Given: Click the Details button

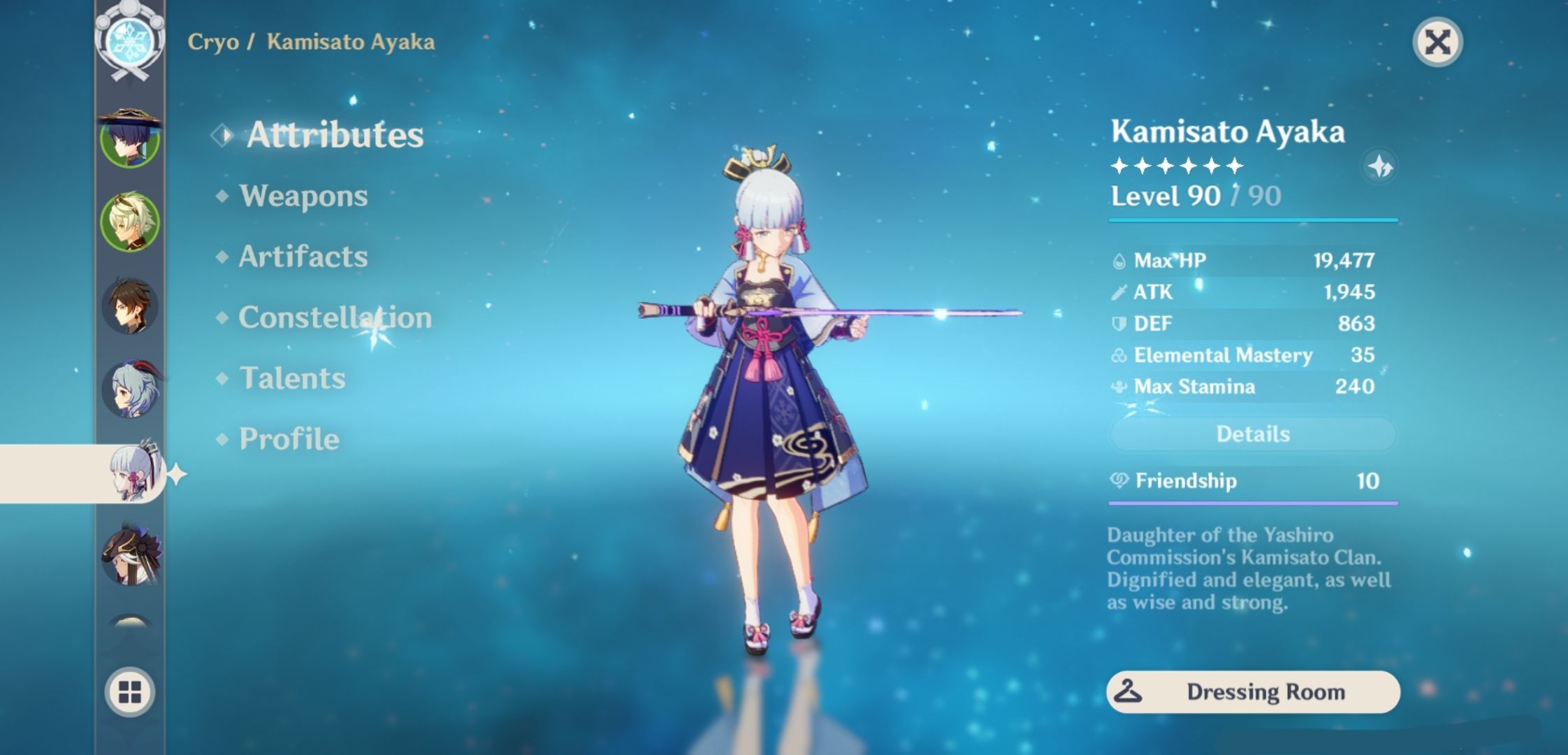Looking at the screenshot, I should [x=1253, y=434].
